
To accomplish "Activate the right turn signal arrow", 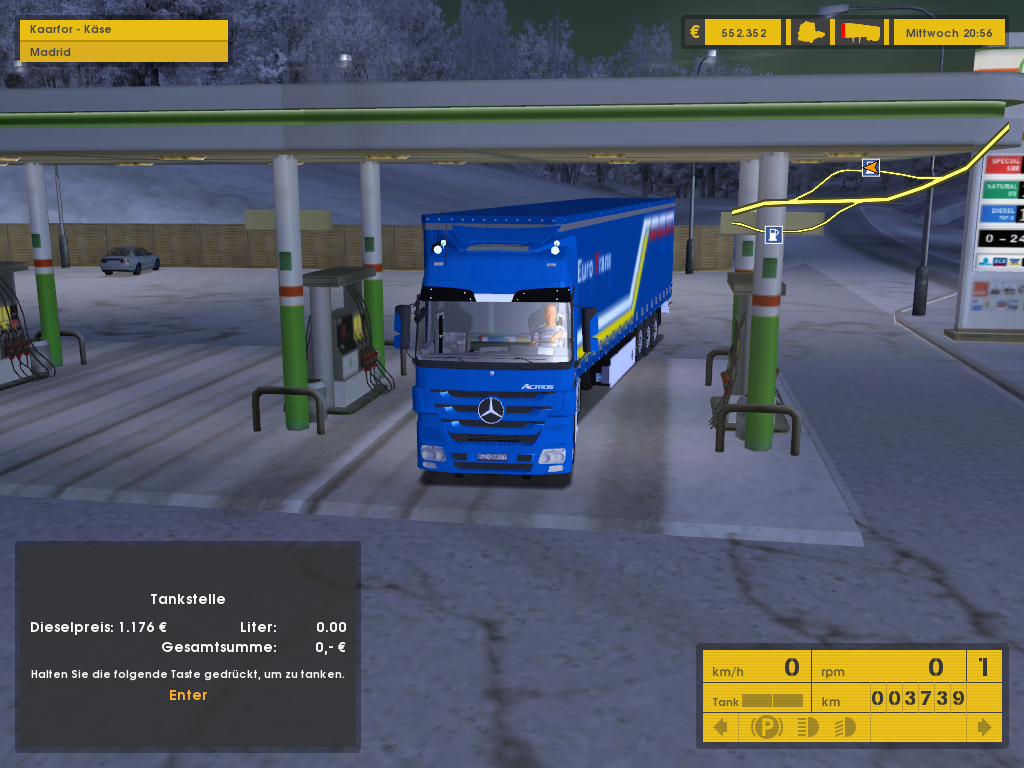I will [x=984, y=727].
